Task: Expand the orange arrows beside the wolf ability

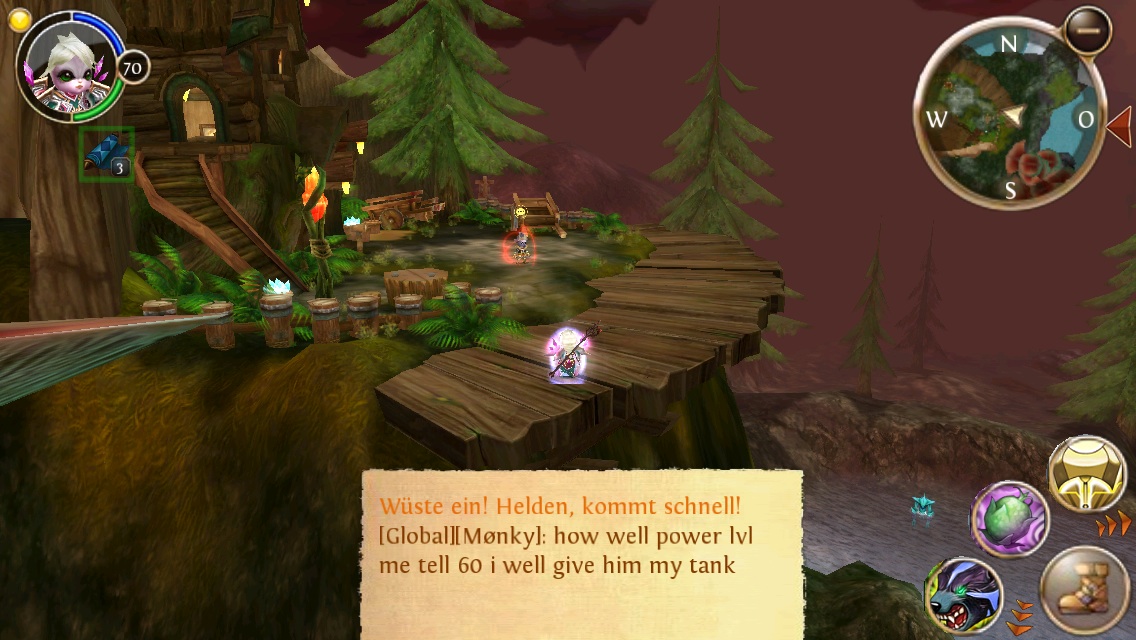Action: pyautogui.click(x=1020, y=616)
